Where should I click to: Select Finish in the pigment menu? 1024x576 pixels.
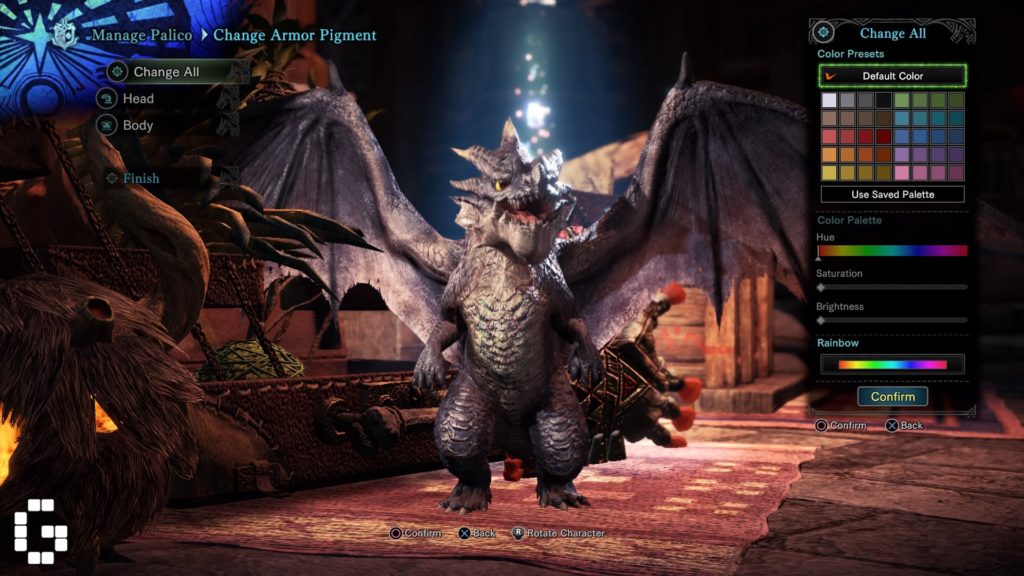pos(141,178)
